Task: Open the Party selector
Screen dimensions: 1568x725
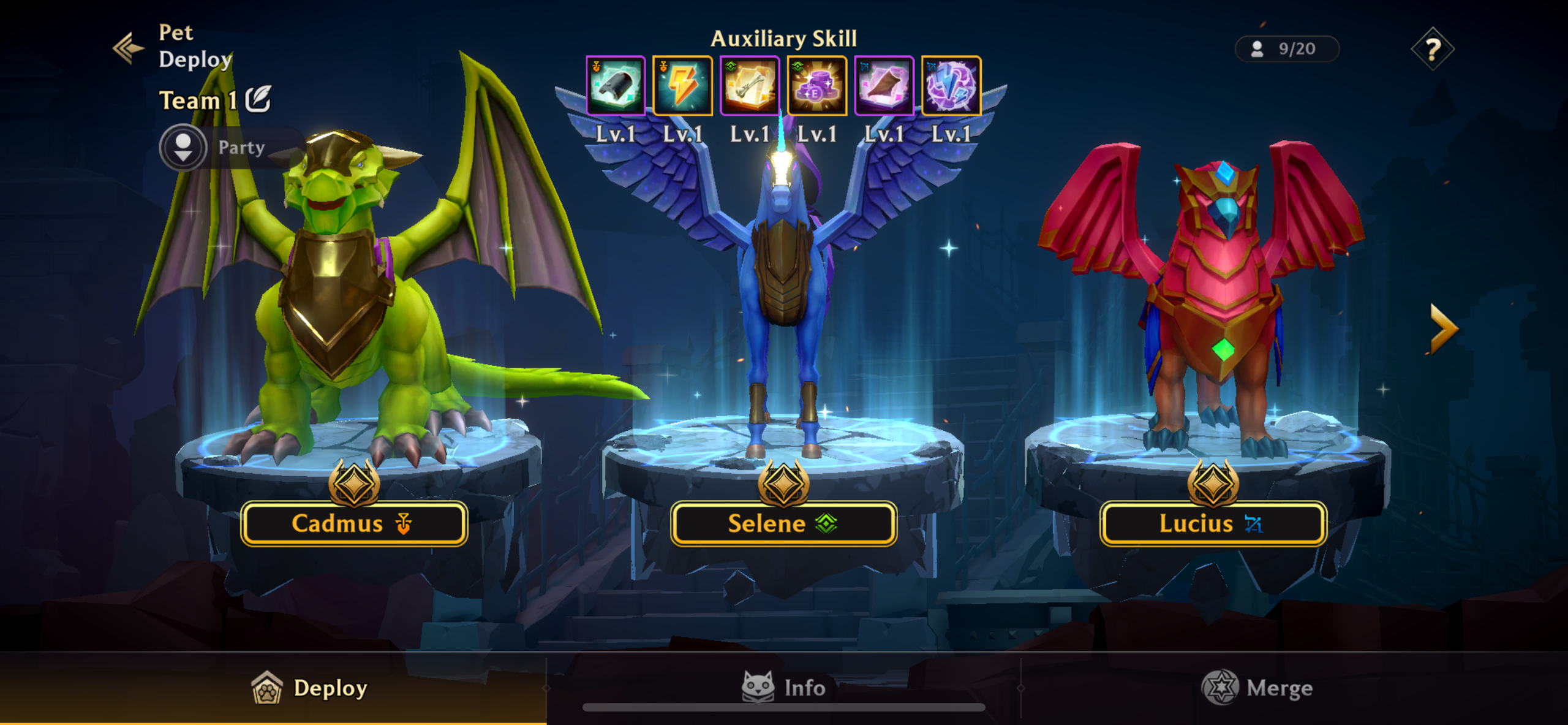Action: [x=184, y=148]
